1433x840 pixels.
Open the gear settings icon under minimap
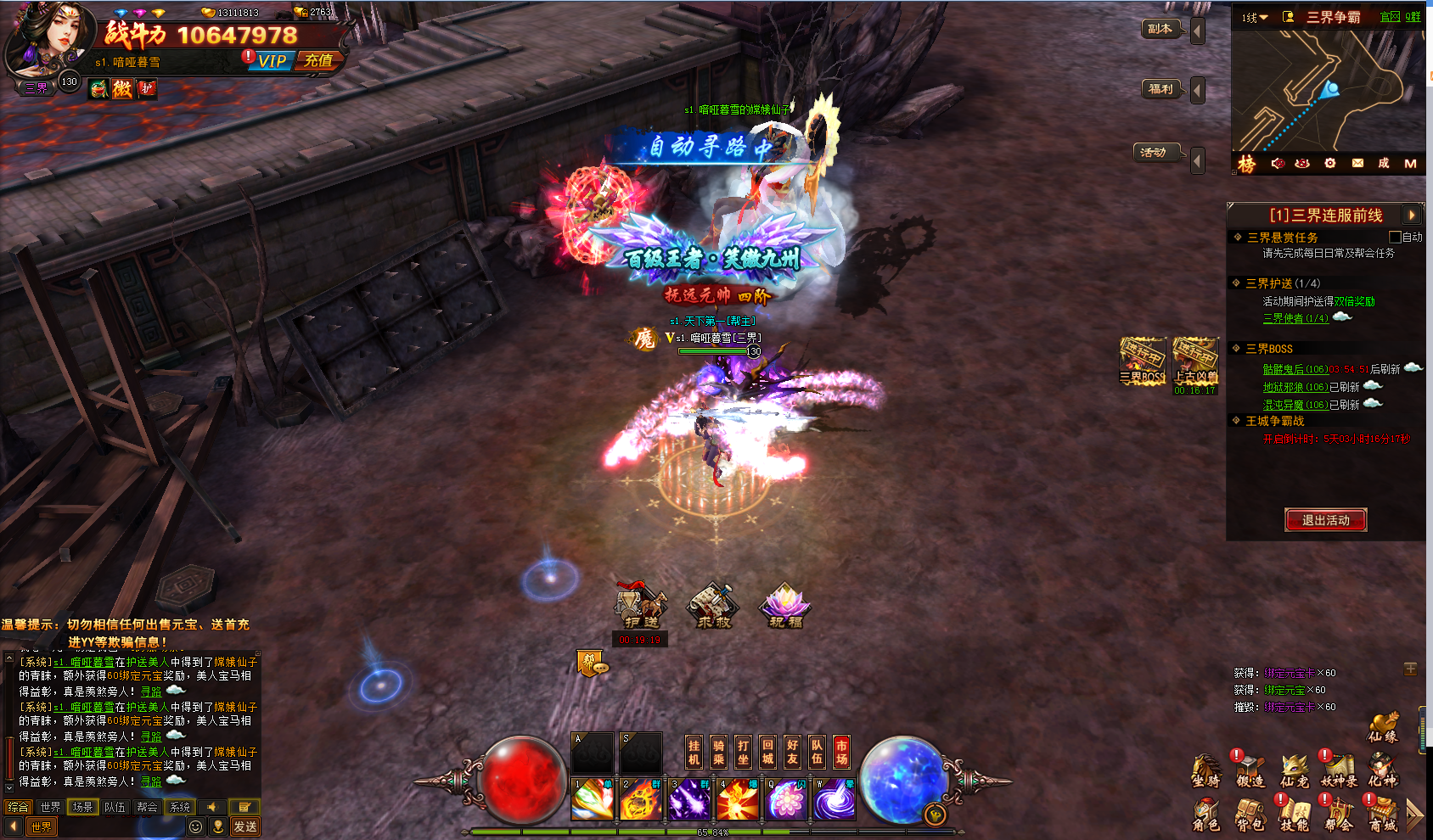[1330, 163]
